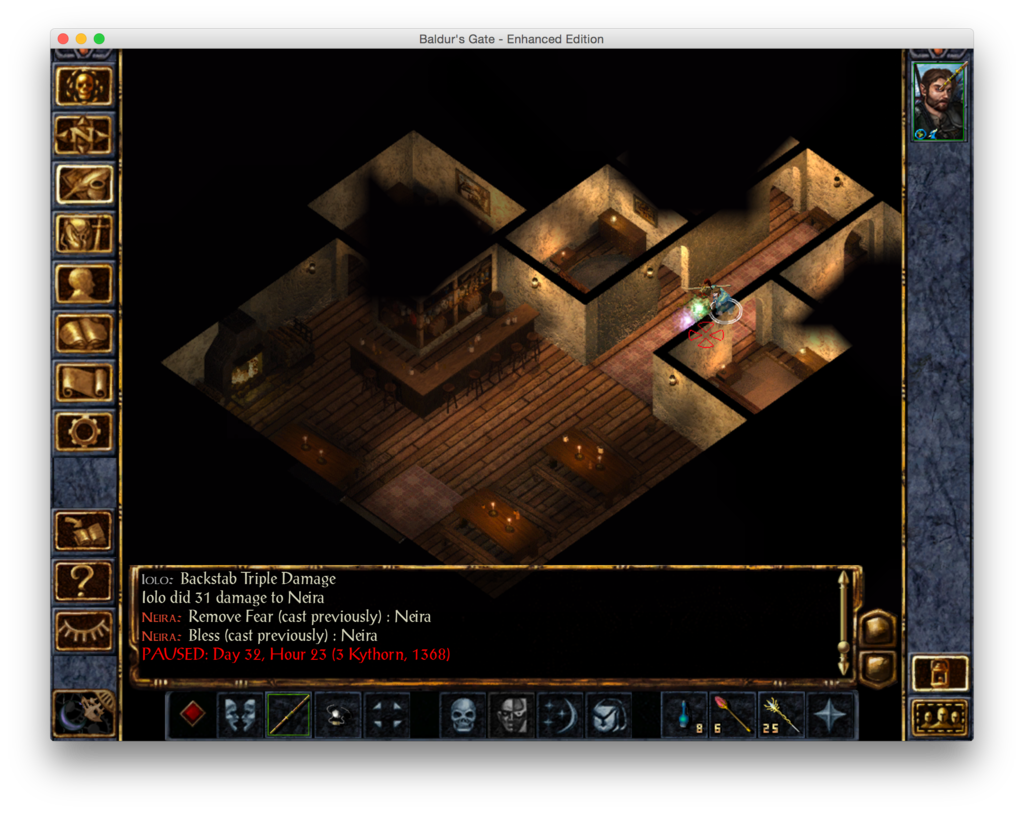Open the mage spellbook button

84,333
